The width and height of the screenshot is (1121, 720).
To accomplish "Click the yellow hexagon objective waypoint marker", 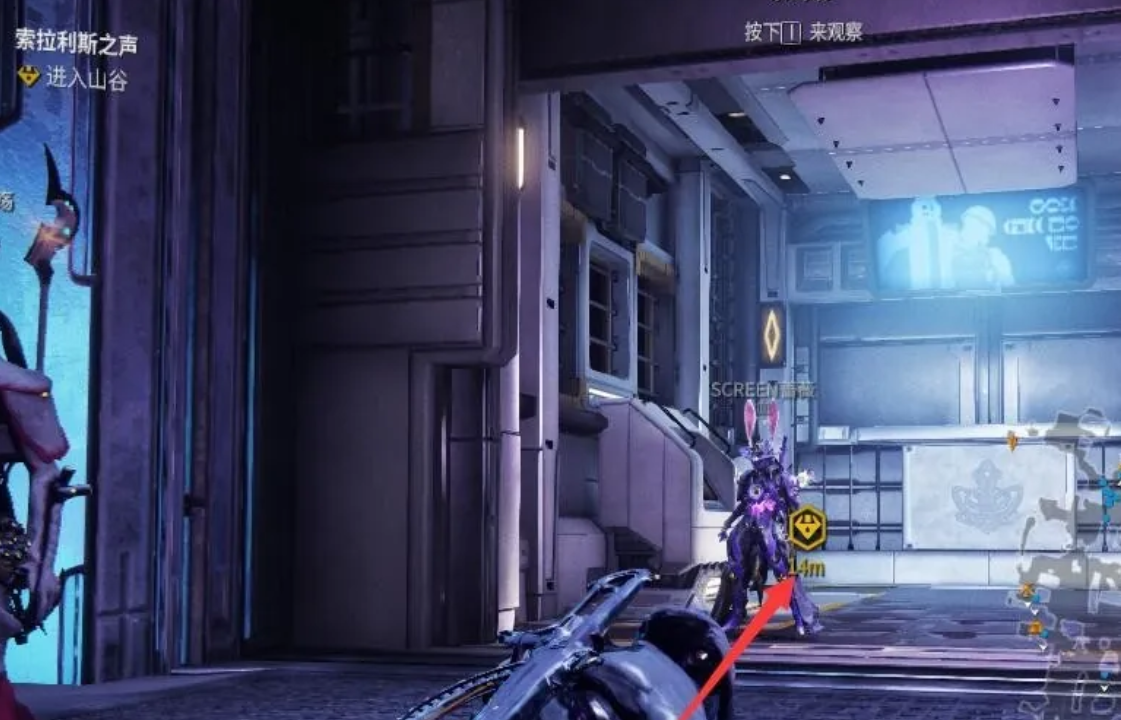I will [x=806, y=528].
